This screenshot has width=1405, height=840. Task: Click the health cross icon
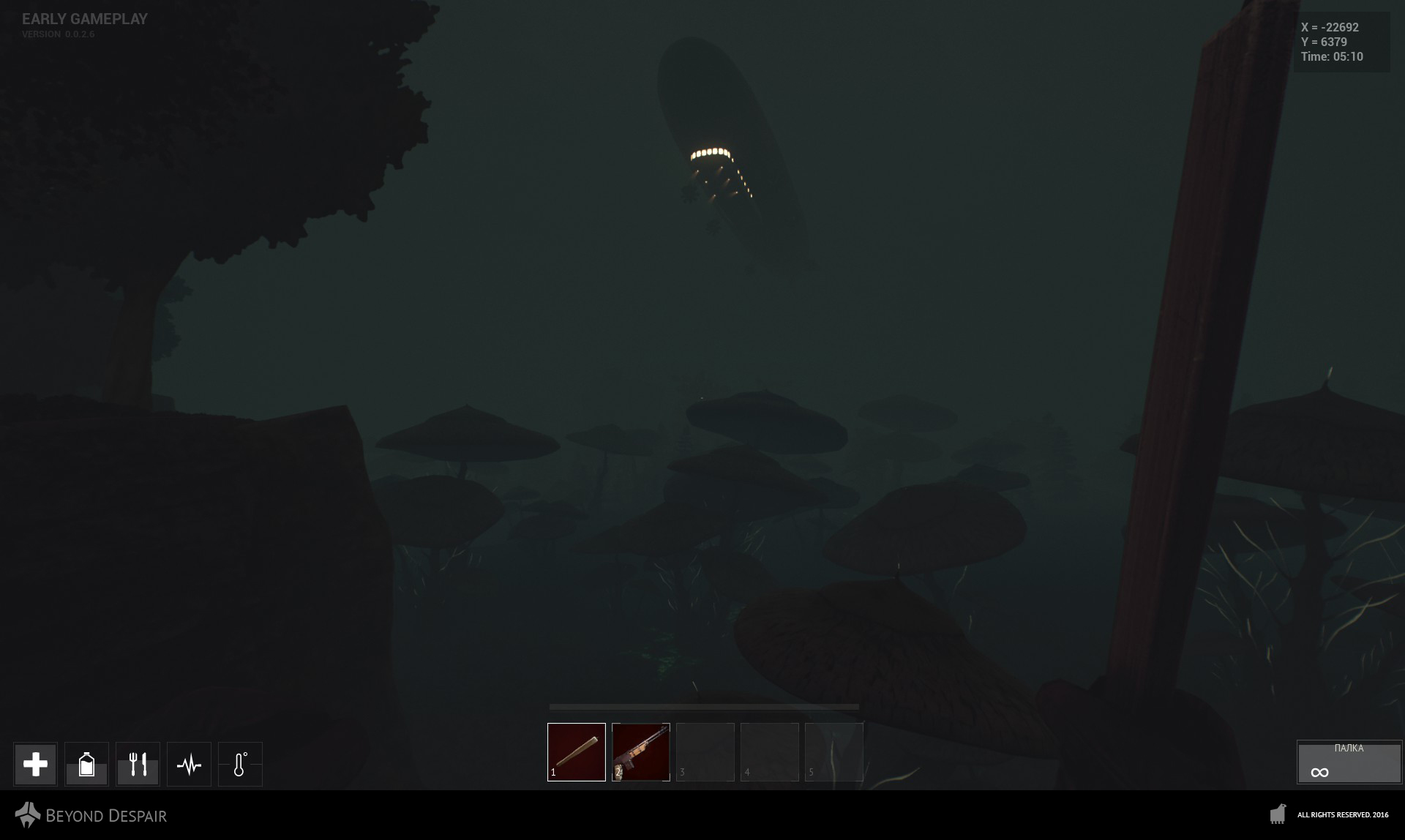tap(34, 763)
